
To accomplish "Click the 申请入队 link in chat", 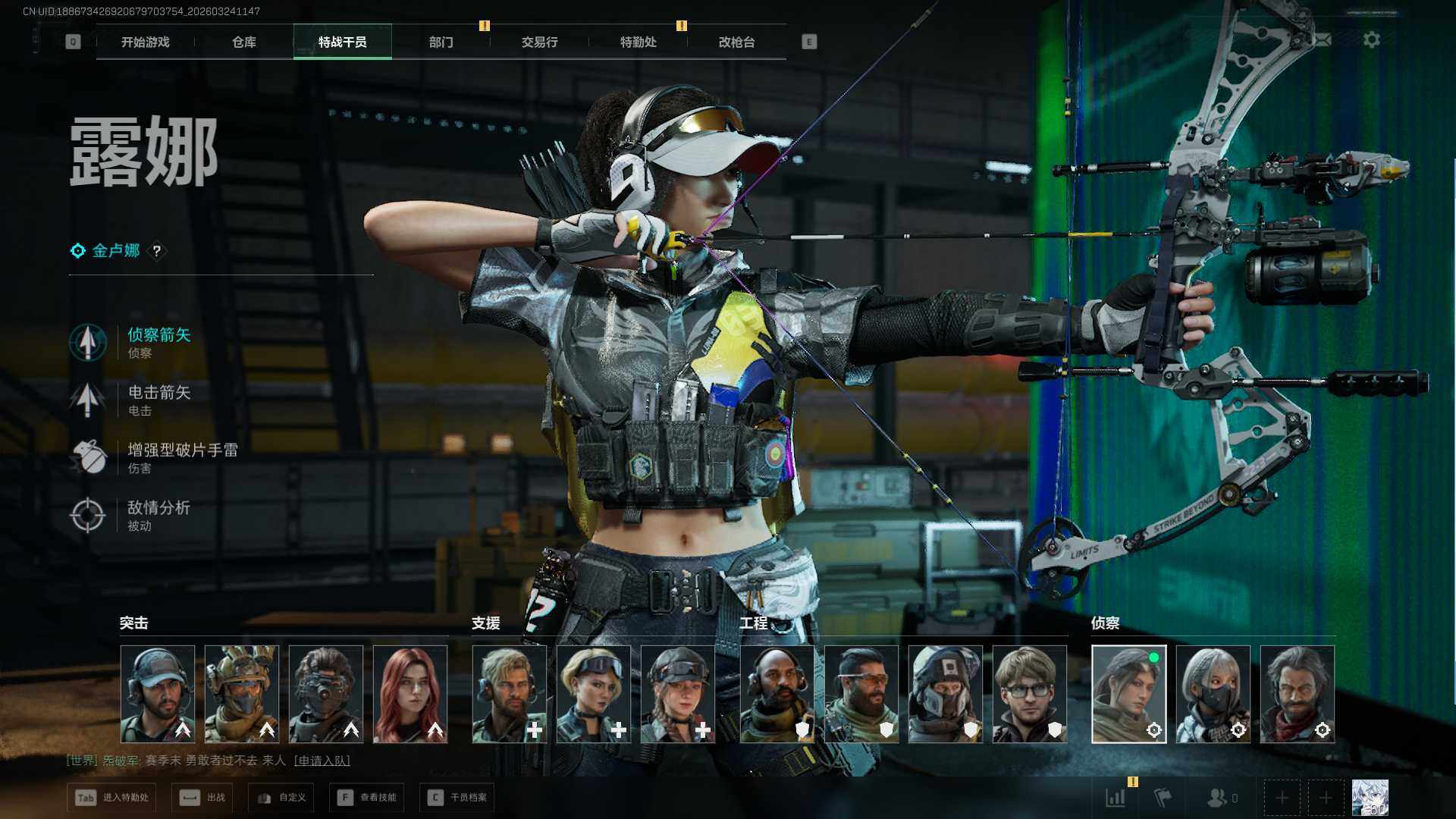I will [322, 761].
